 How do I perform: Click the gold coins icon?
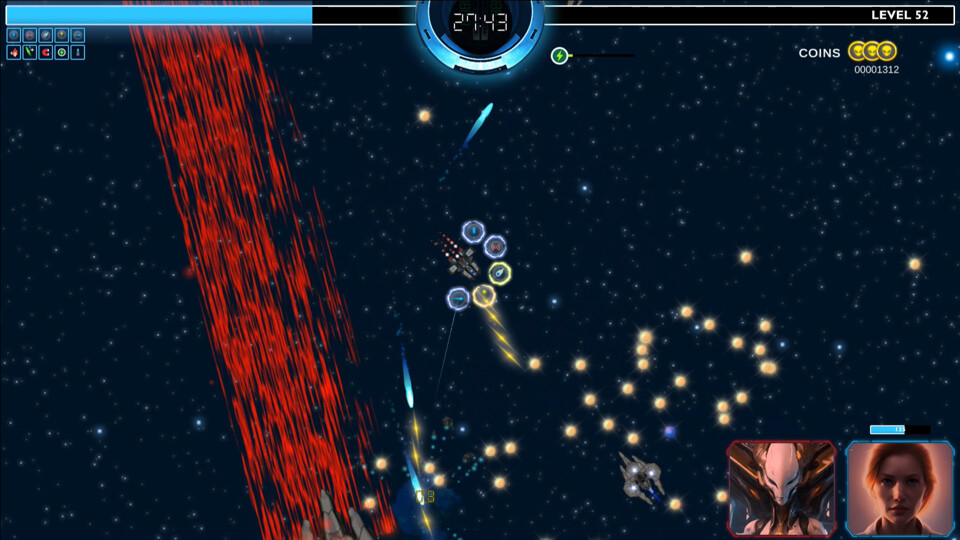coord(872,51)
